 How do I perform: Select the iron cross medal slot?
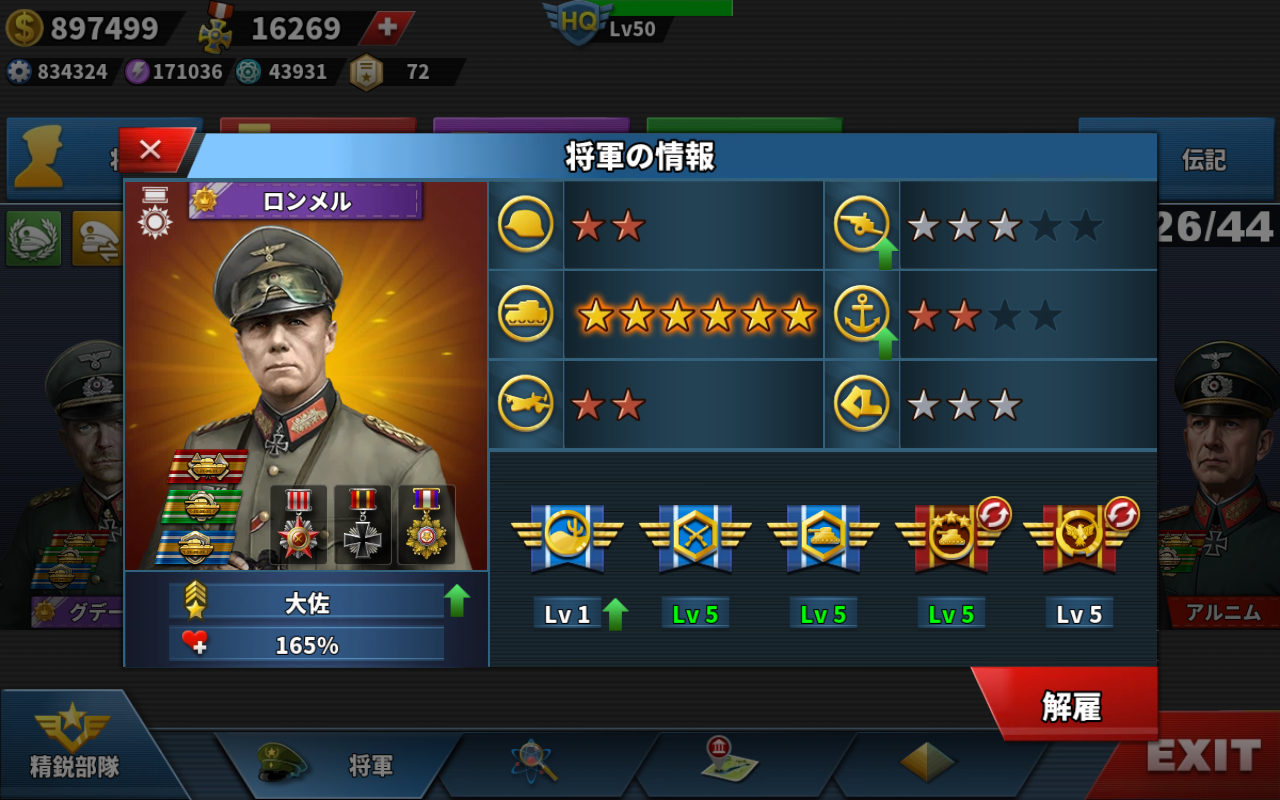coord(362,524)
